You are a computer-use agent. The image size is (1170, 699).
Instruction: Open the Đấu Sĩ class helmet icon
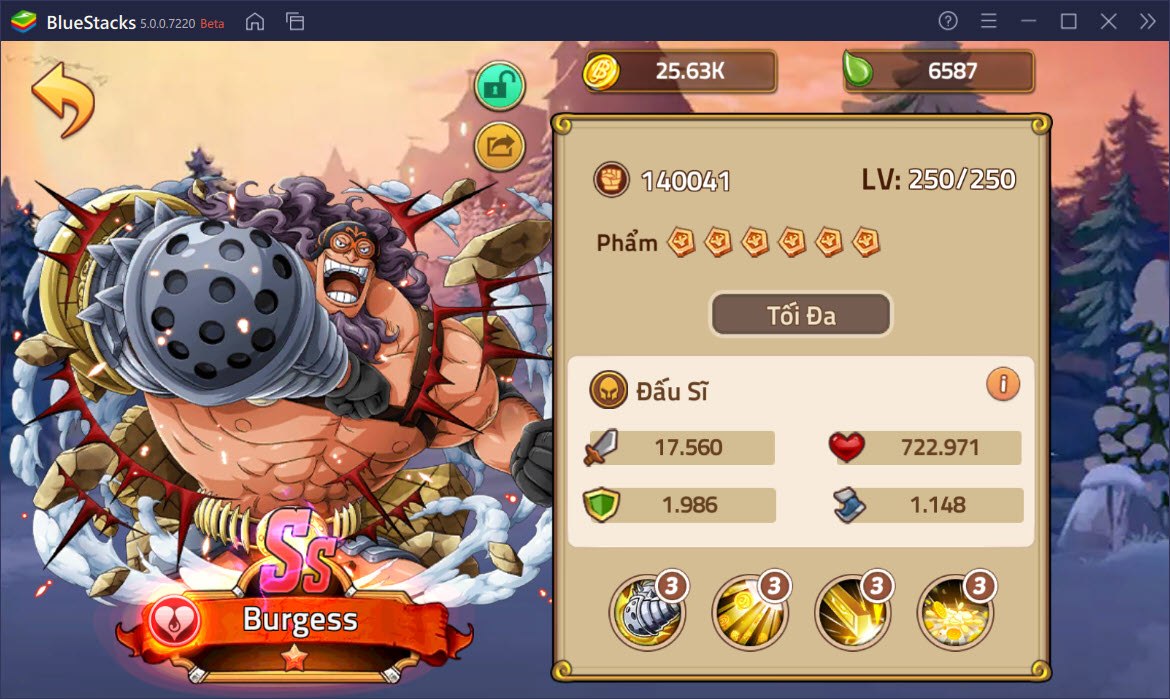[x=608, y=391]
